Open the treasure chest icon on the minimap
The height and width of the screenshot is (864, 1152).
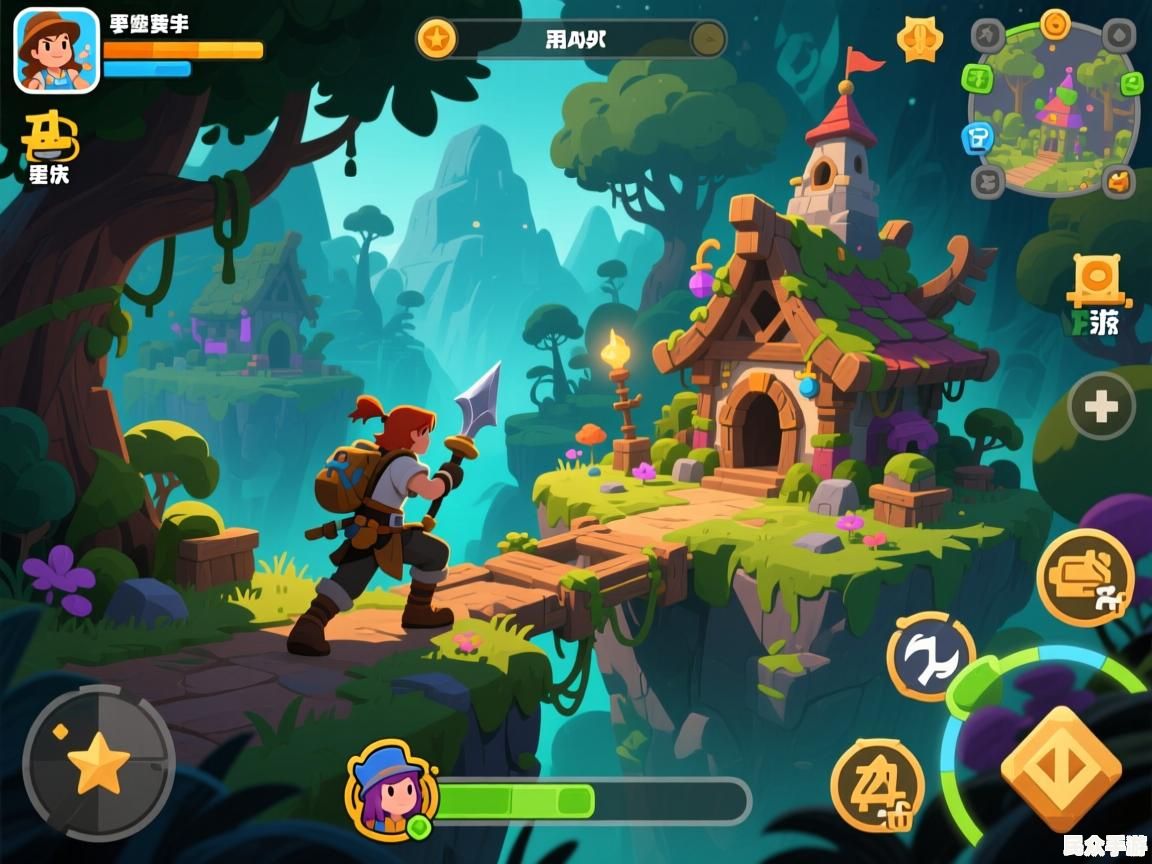click(x=1119, y=181)
